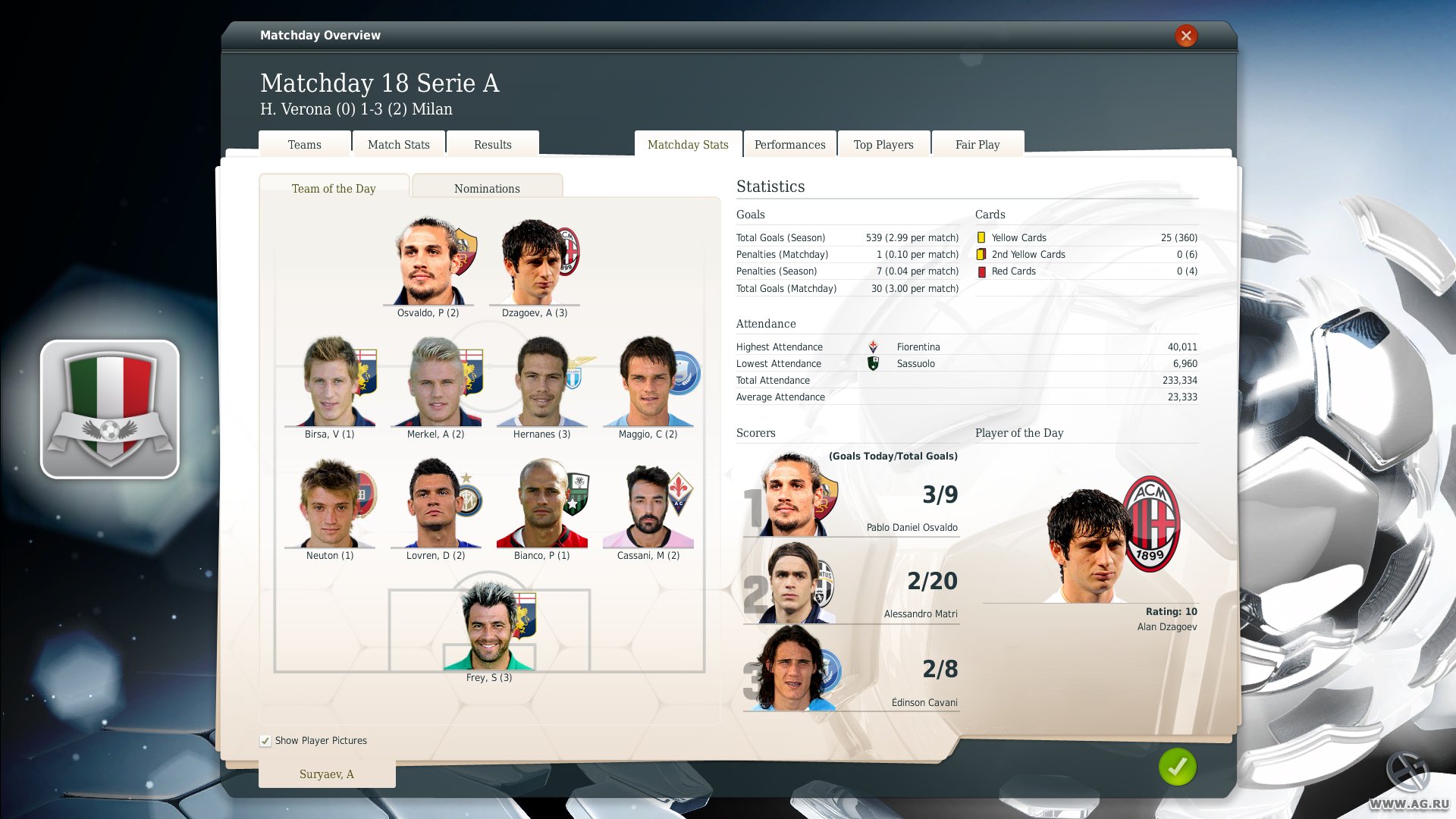Open the Fair Play tab
This screenshot has height=819, width=1456.
pyautogui.click(x=977, y=143)
